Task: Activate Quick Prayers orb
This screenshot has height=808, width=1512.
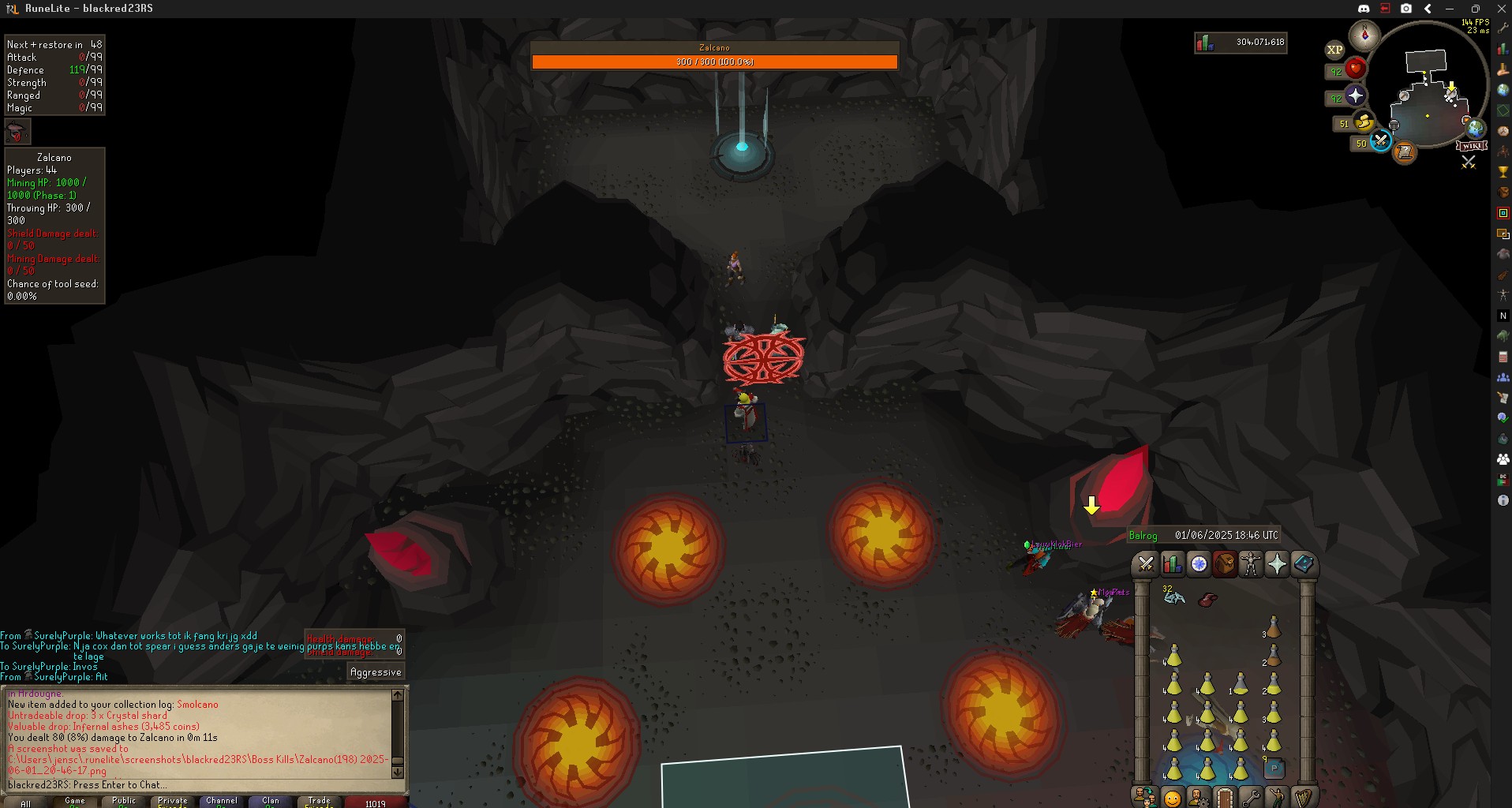Action: [x=1355, y=96]
